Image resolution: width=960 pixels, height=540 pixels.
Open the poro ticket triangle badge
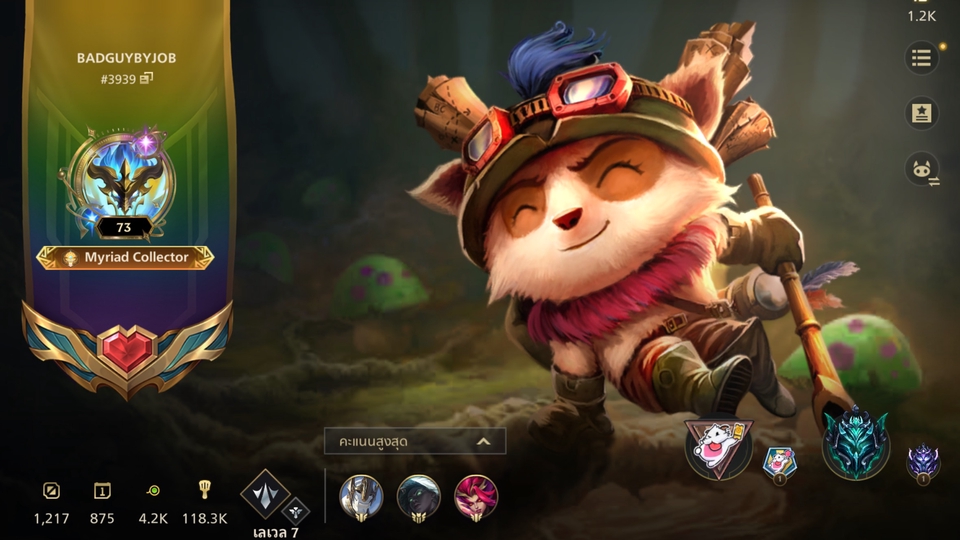pyautogui.click(x=718, y=447)
